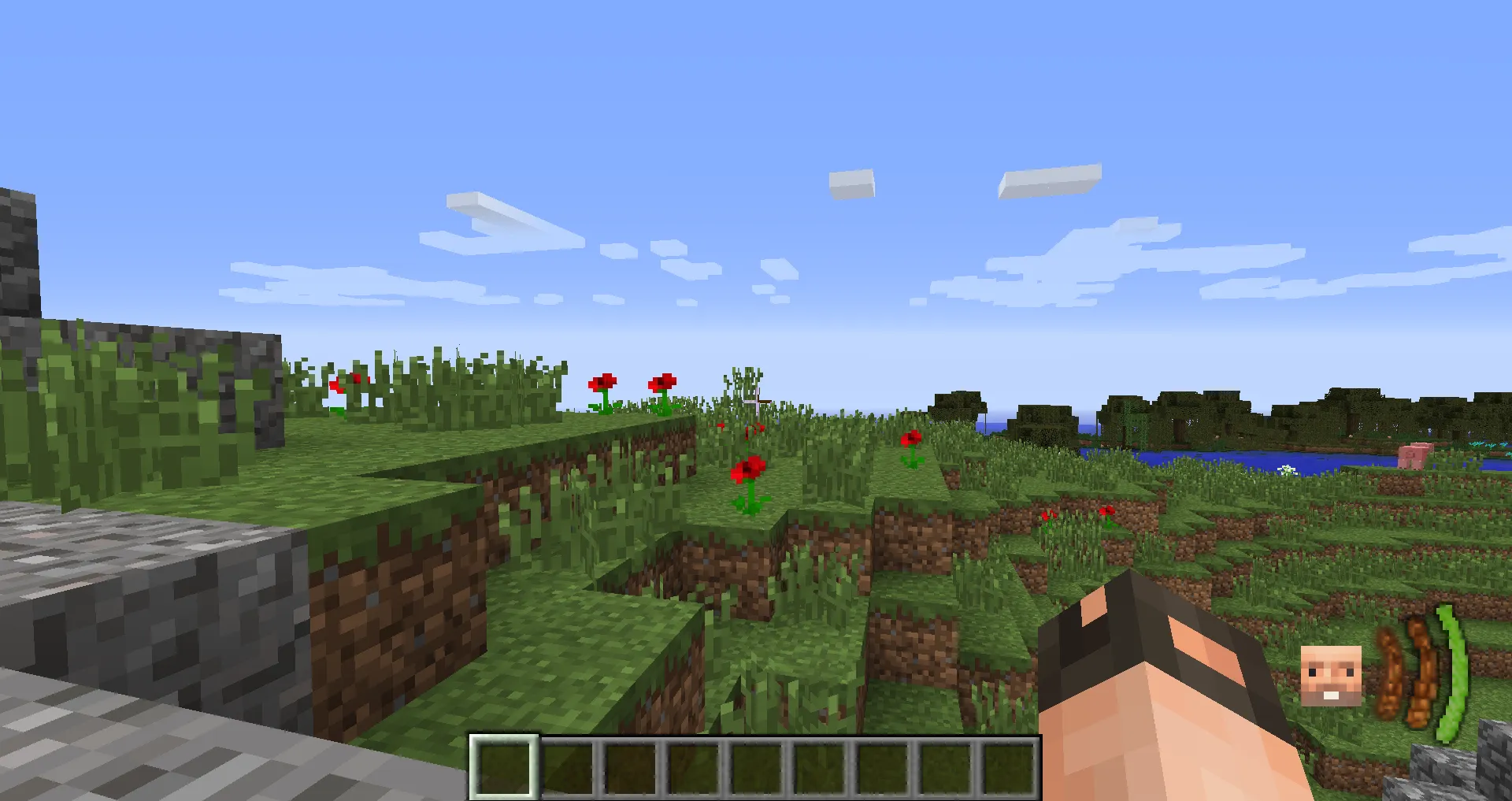This screenshot has width=1512, height=801.
Task: Select the middle hotbar slot
Action: 756,768
